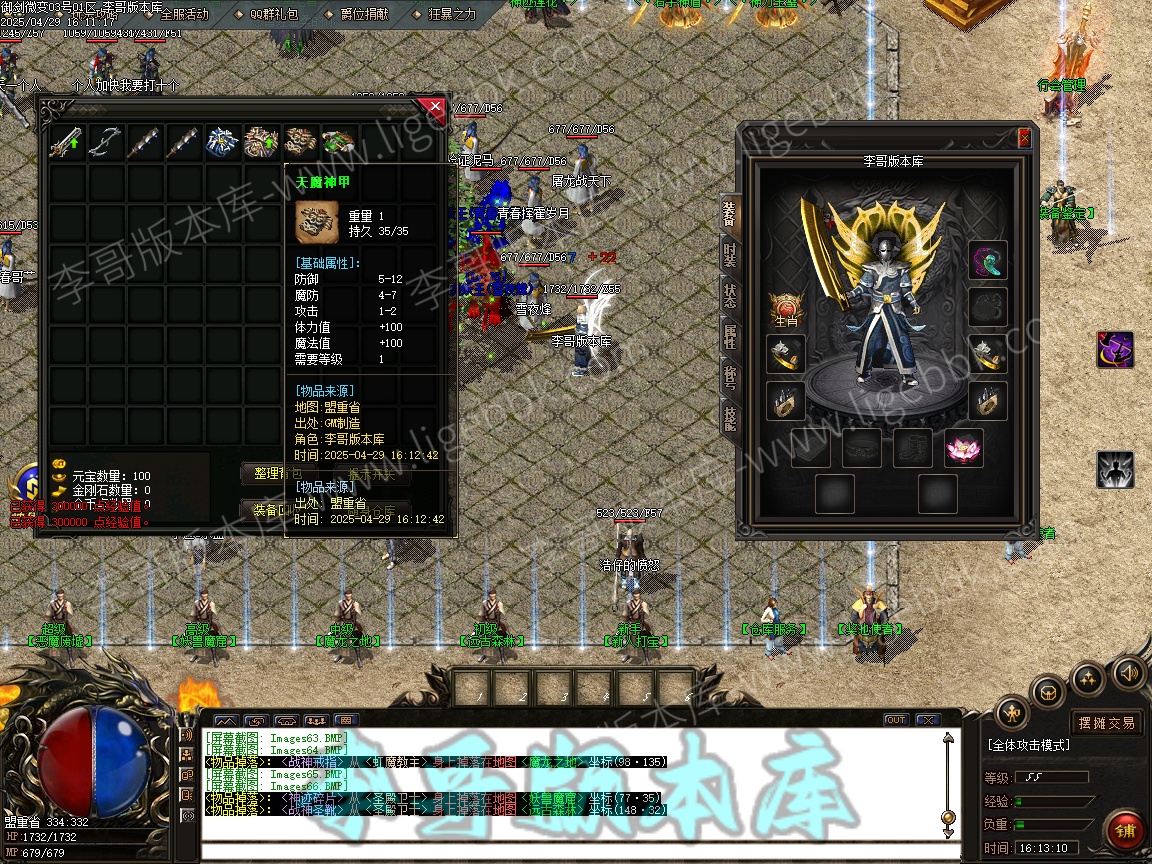Click the round red 铺 shop button

click(1125, 831)
